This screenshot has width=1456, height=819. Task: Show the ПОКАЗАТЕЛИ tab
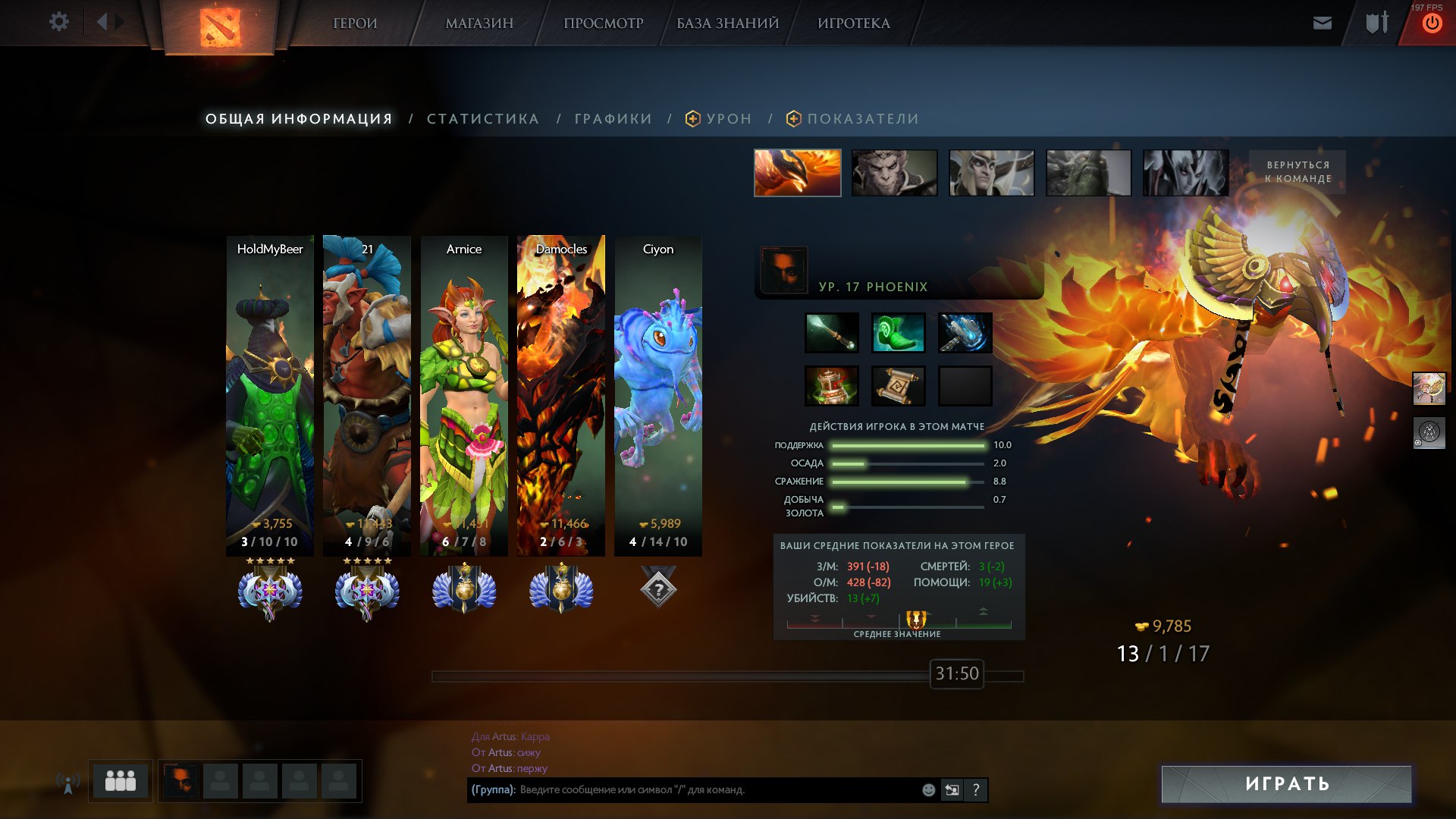pyautogui.click(x=862, y=119)
